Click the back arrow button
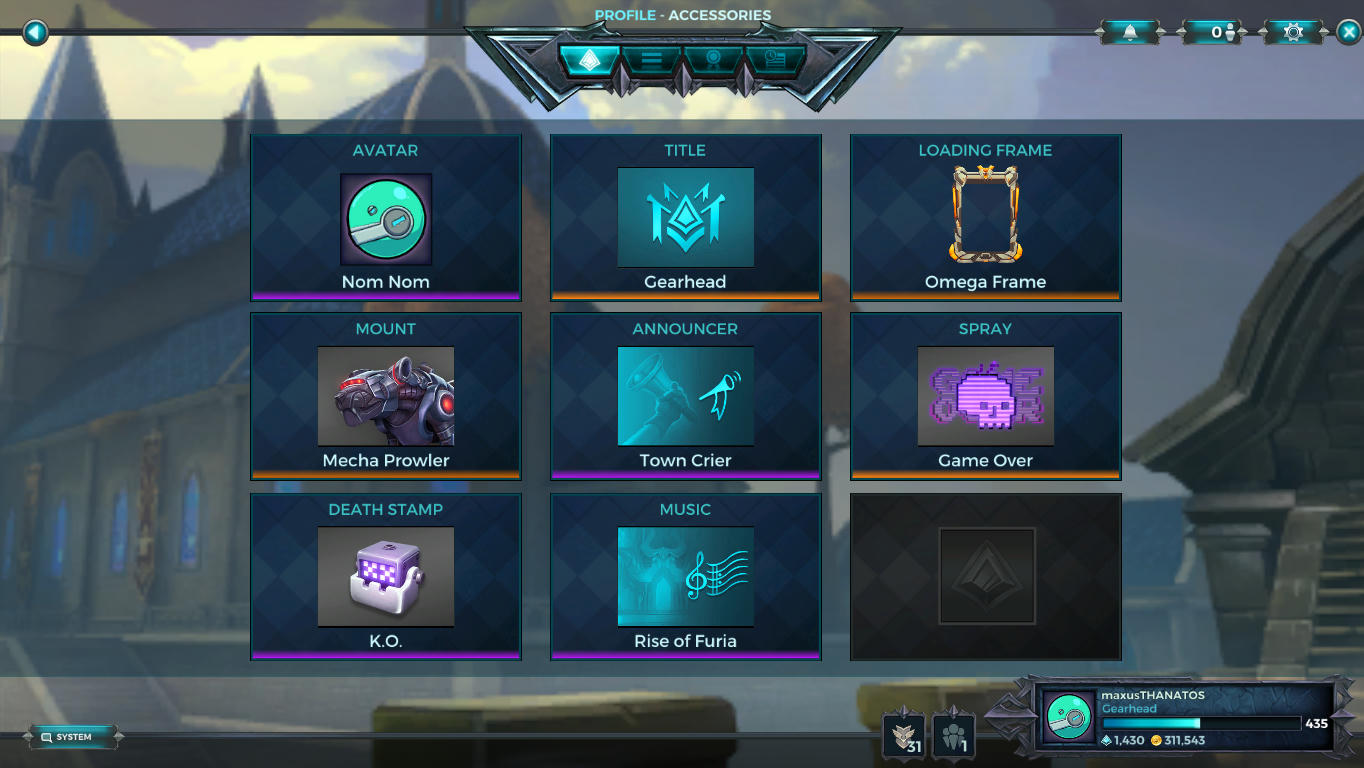 coord(34,31)
